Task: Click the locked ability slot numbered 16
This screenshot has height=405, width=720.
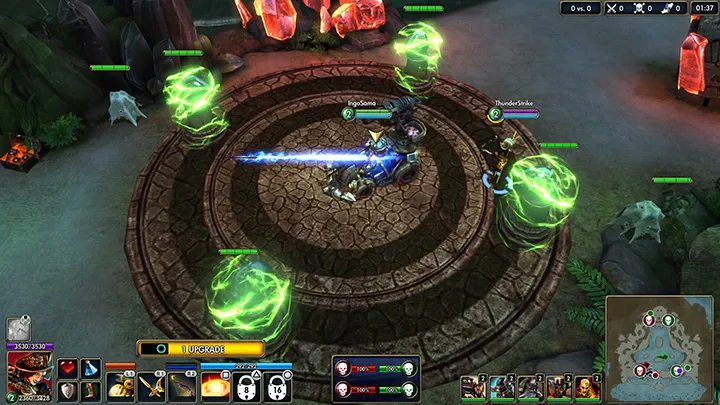Action: [x=277, y=386]
